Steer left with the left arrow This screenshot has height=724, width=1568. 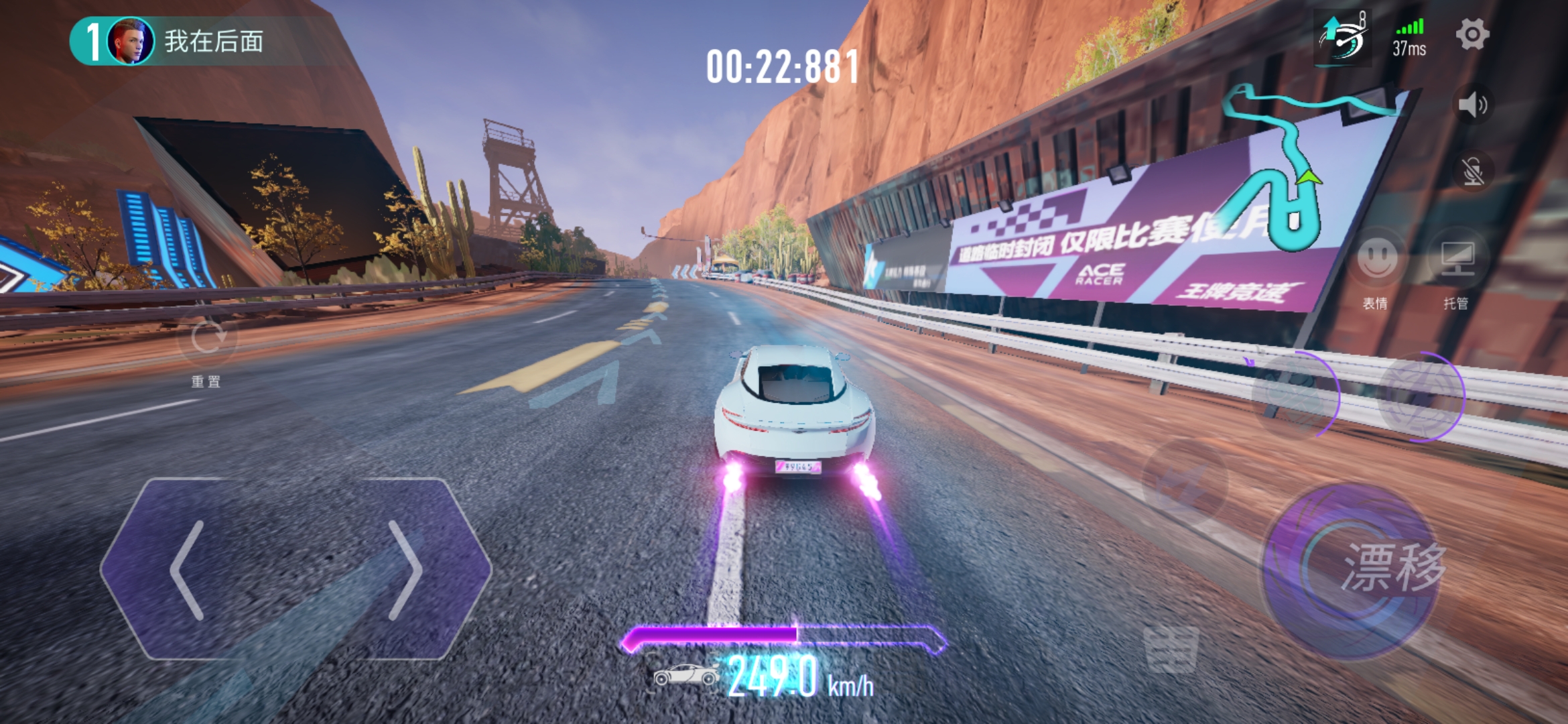189,570
